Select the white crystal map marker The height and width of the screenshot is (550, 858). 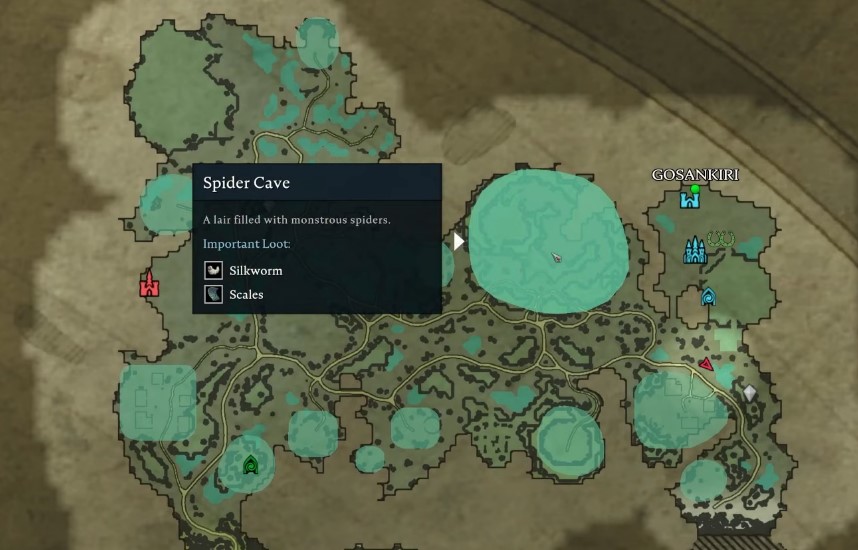[749, 393]
